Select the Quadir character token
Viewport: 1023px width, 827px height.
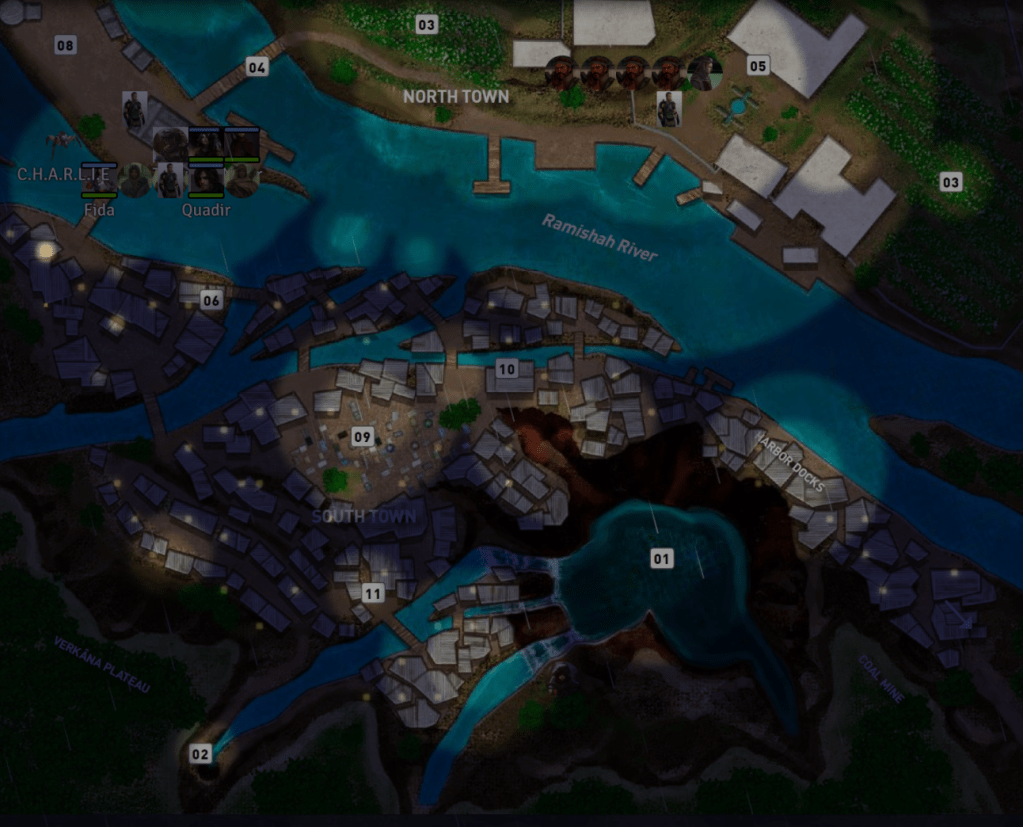pos(206,180)
